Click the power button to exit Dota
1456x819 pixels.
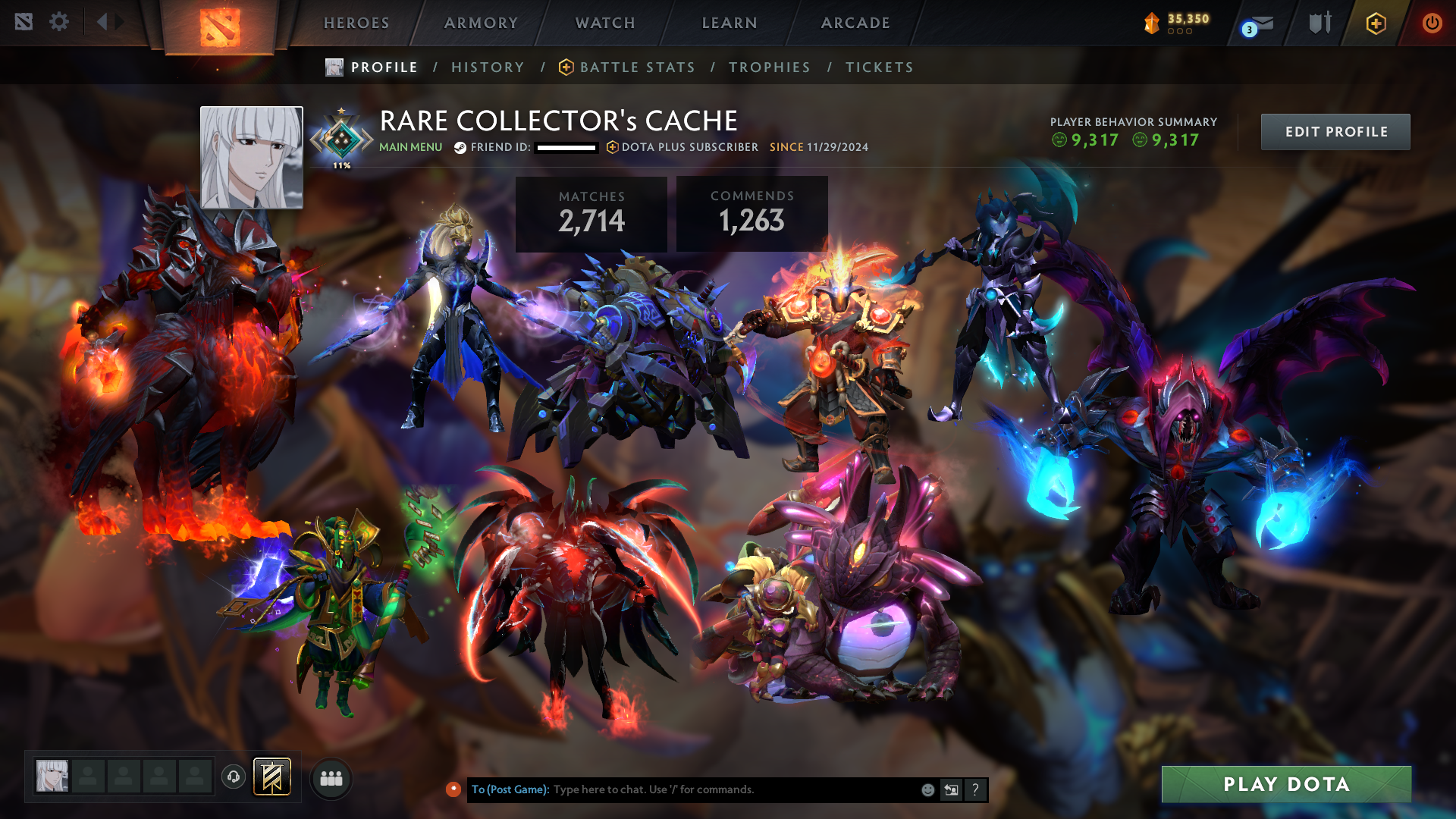pos(1432,23)
